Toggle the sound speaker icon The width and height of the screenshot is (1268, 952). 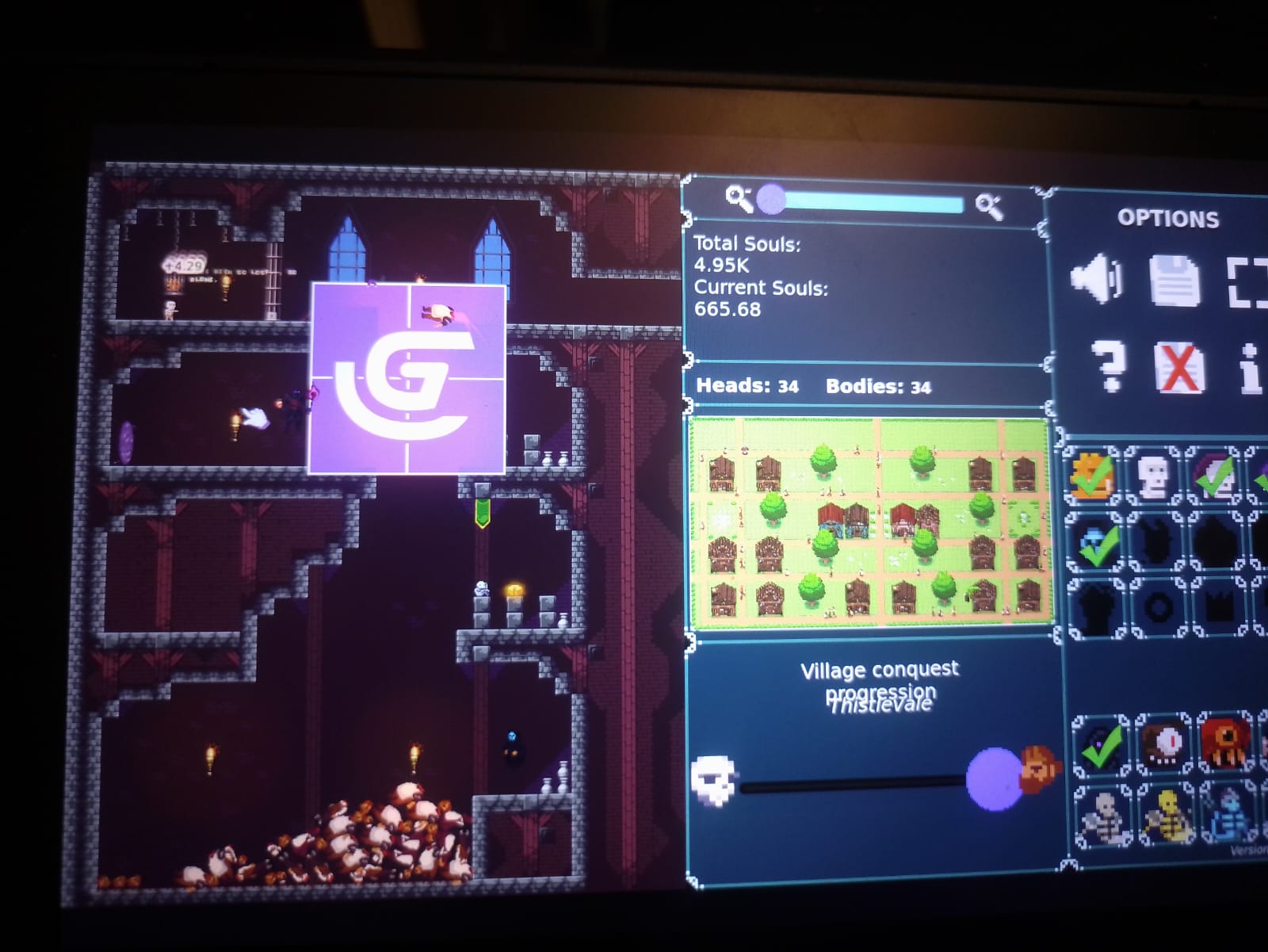1096,279
